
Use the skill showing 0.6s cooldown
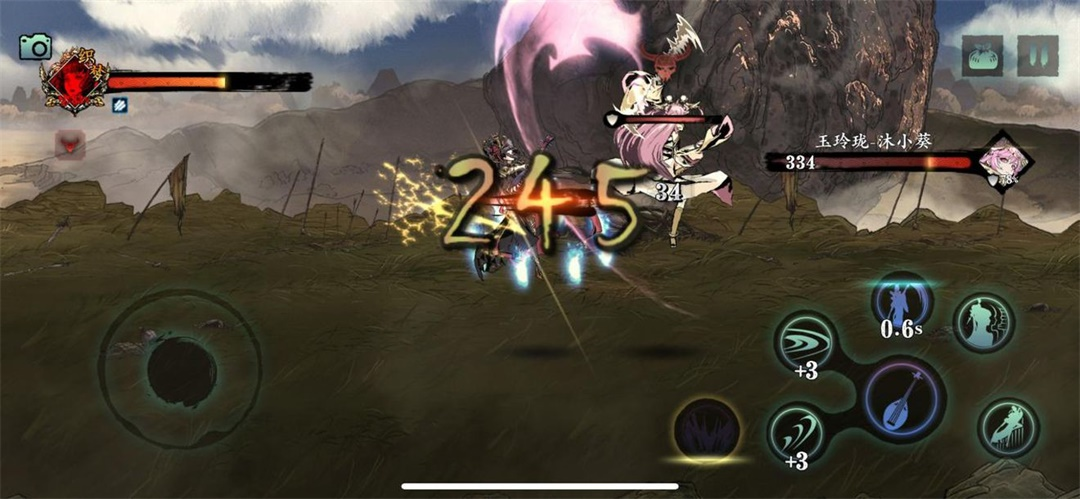click(x=901, y=303)
